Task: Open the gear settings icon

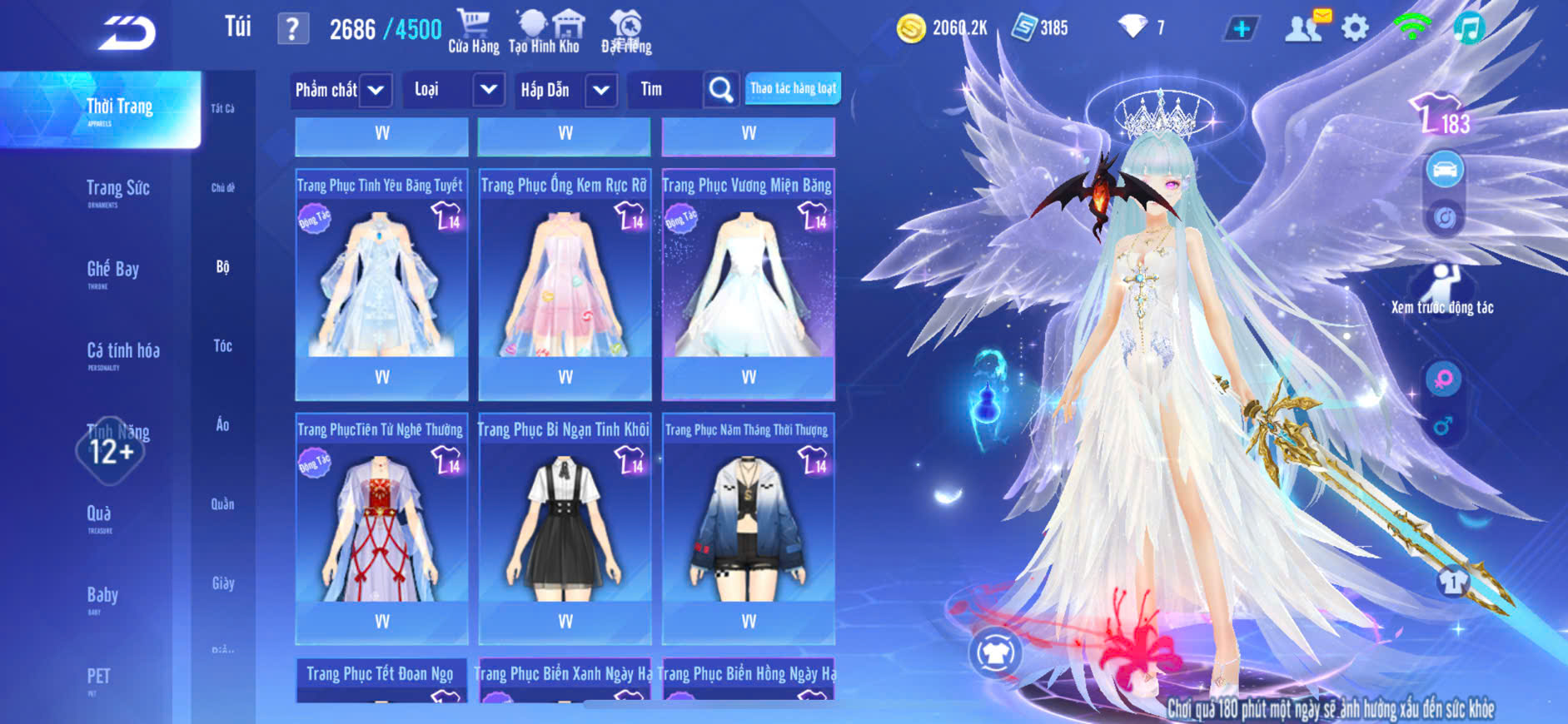Action: pyautogui.click(x=1355, y=28)
